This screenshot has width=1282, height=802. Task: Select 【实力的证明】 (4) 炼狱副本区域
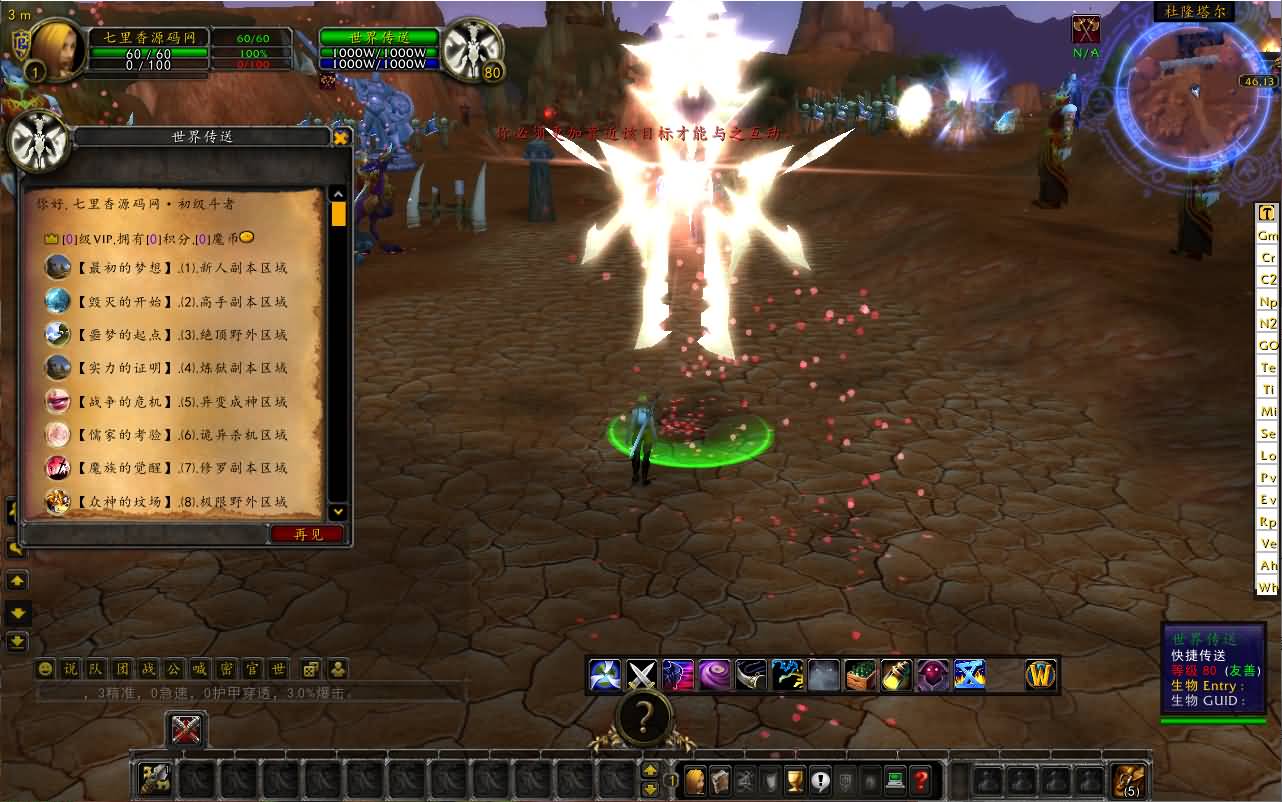click(180, 368)
